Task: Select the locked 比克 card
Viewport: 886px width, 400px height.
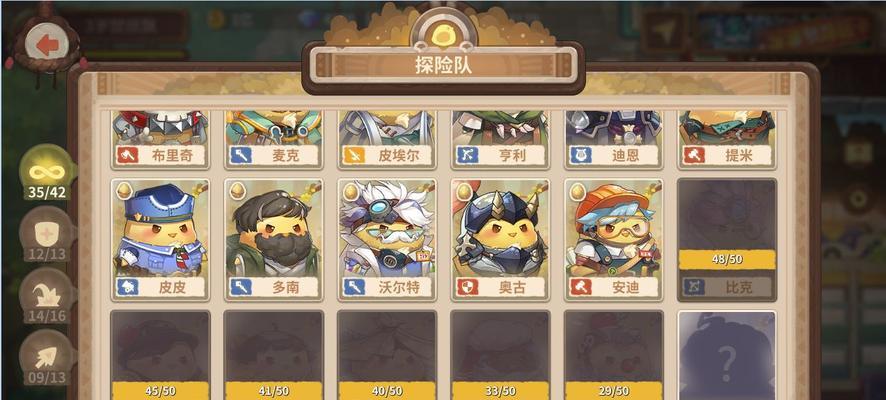Action: pos(727,238)
